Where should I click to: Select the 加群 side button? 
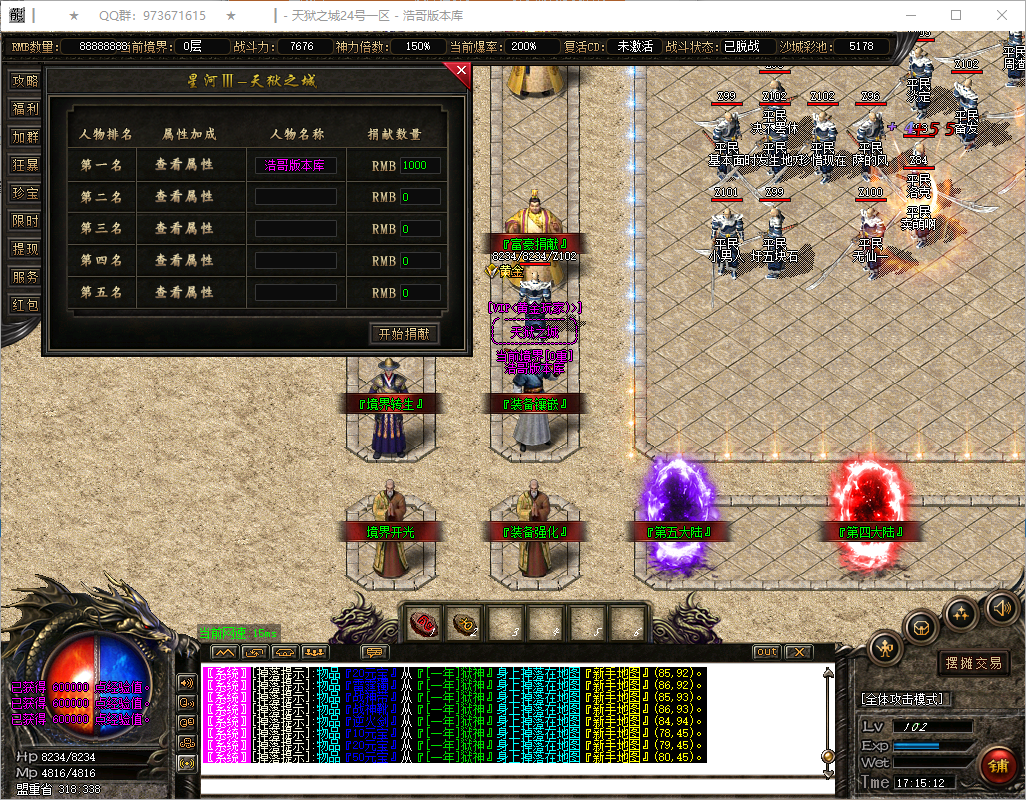click(x=25, y=137)
